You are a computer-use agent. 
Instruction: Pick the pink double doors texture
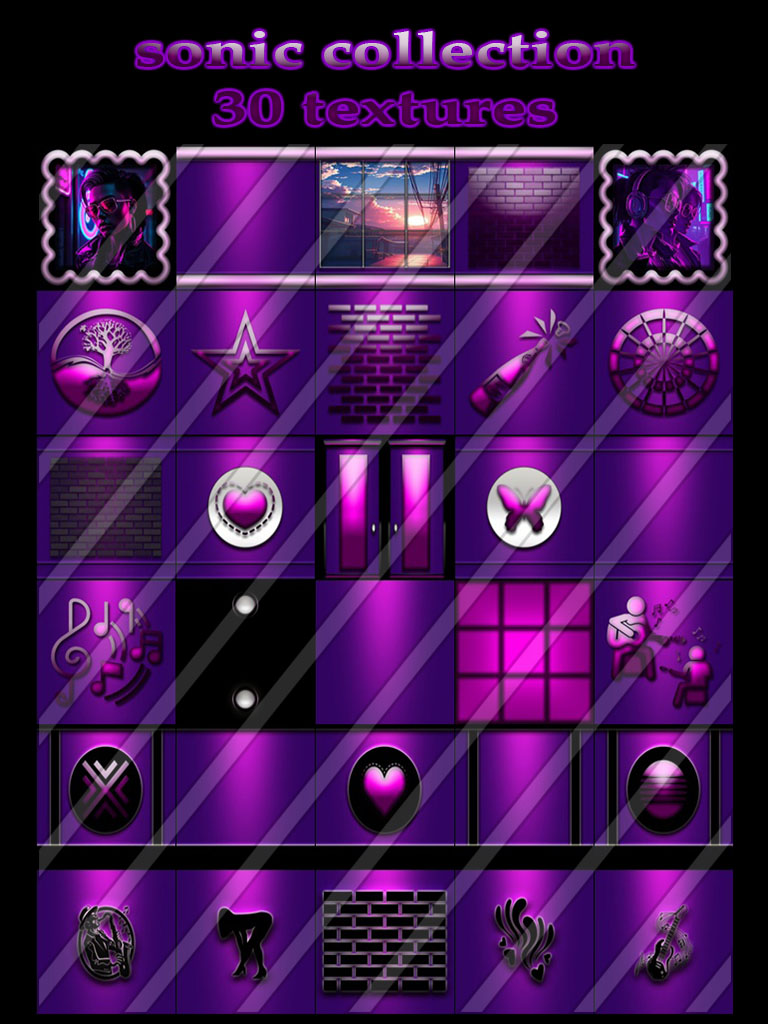coord(385,508)
